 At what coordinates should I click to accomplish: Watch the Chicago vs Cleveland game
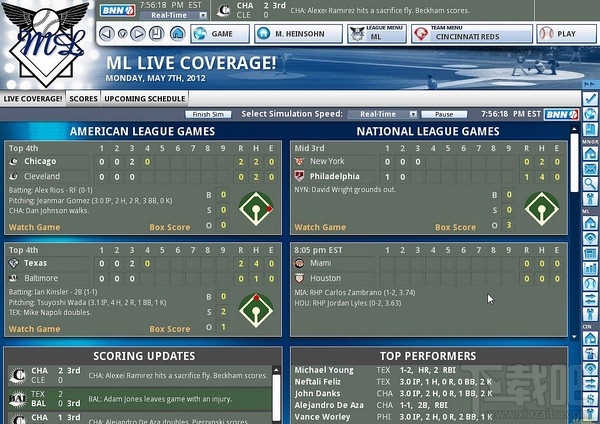[x=34, y=227]
